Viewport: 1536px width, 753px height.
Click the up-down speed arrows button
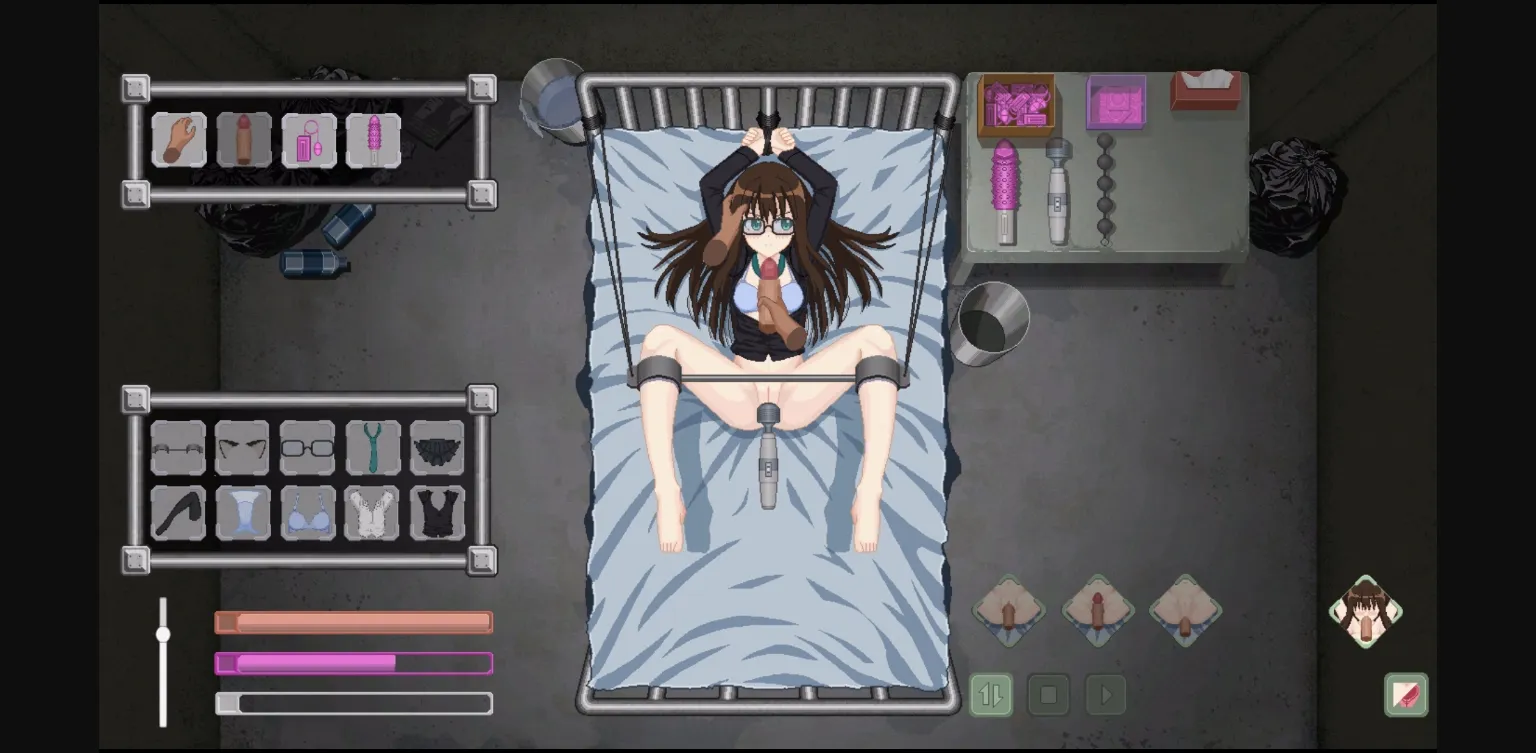tap(990, 694)
